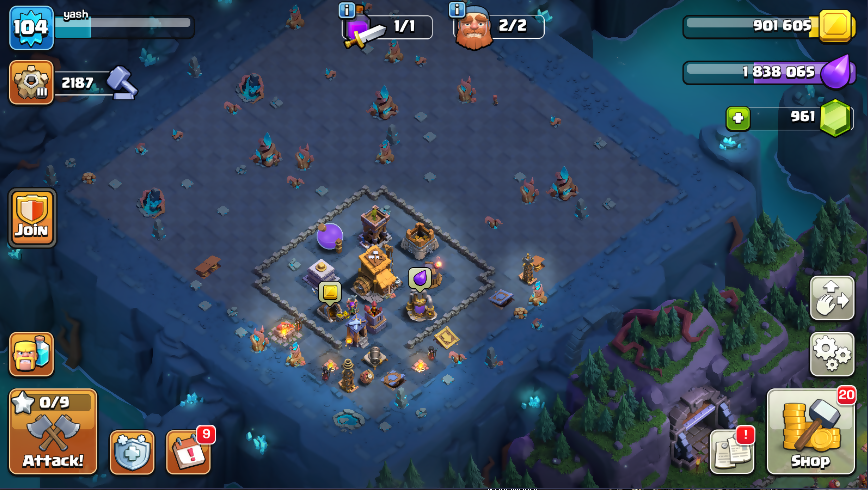Click the blue shield timer icon
Screen dimensions: 868x490
[131, 452]
